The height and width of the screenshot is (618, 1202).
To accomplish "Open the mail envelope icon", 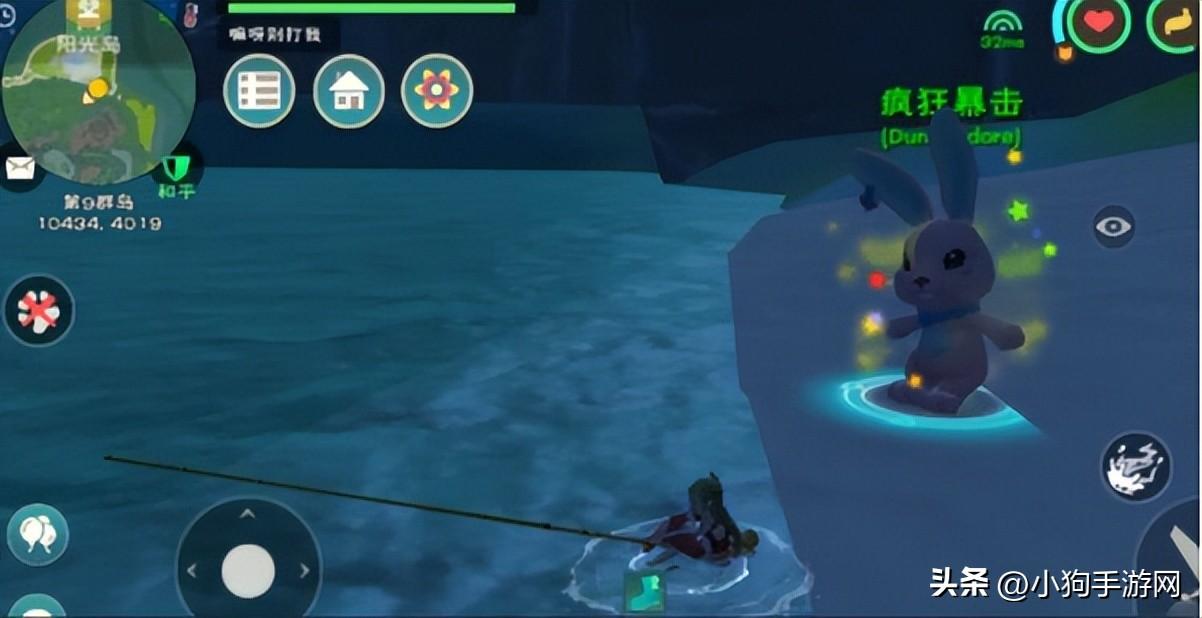I will (20, 167).
